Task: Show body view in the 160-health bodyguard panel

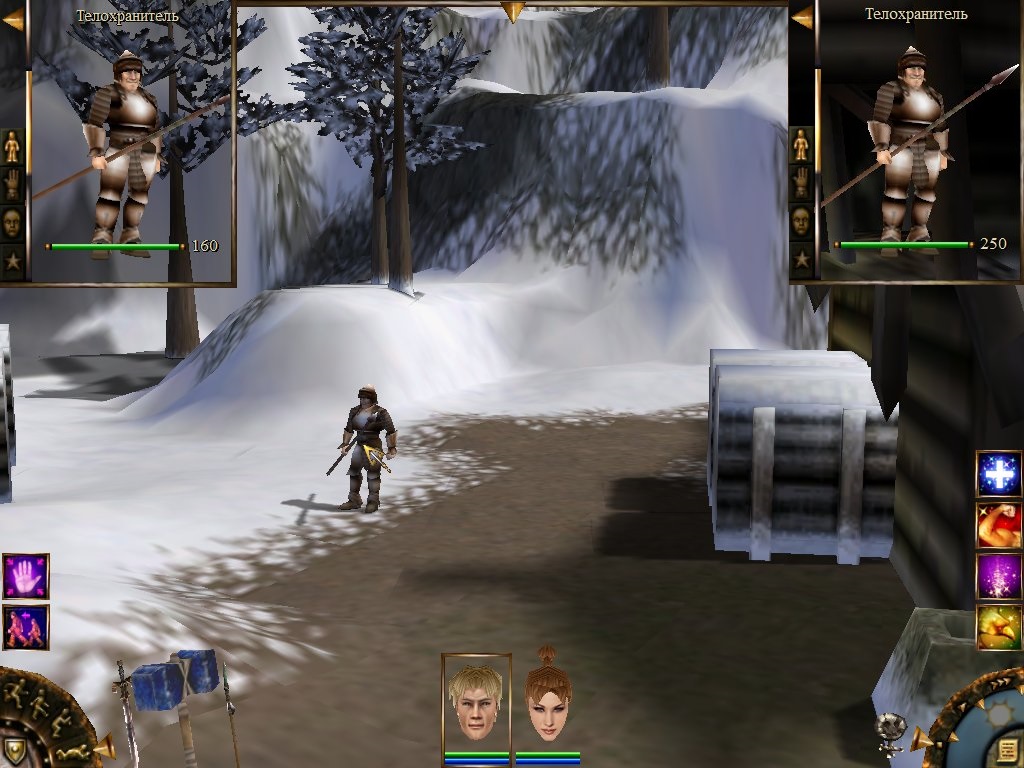Action: (12, 147)
